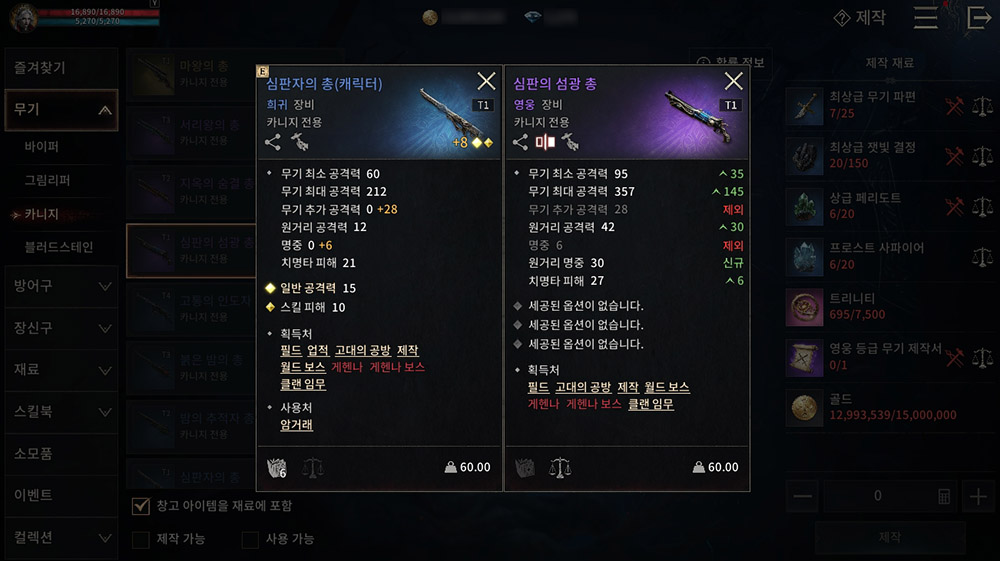1000x561 pixels.
Task: Decrease craft quantity with minus button
Action: coord(802,497)
